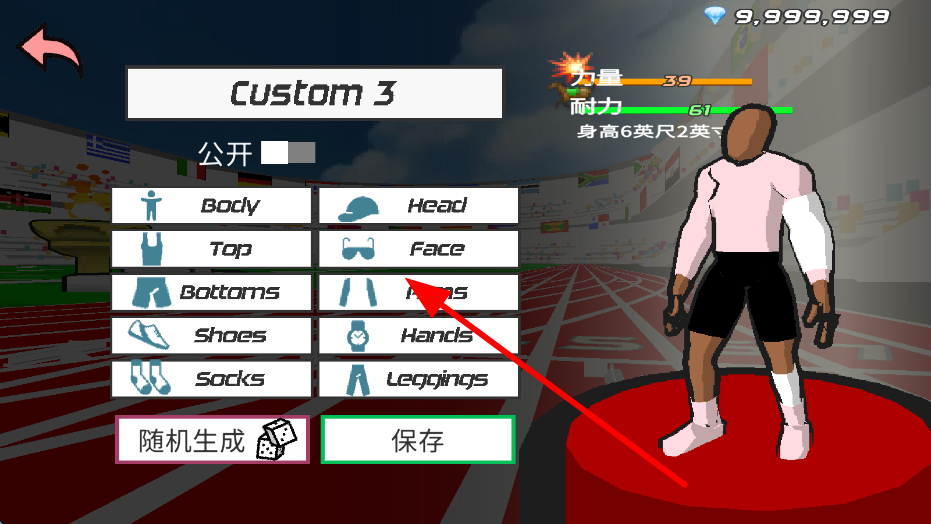Open the Shoes category
931x524 pixels.
pos(211,336)
